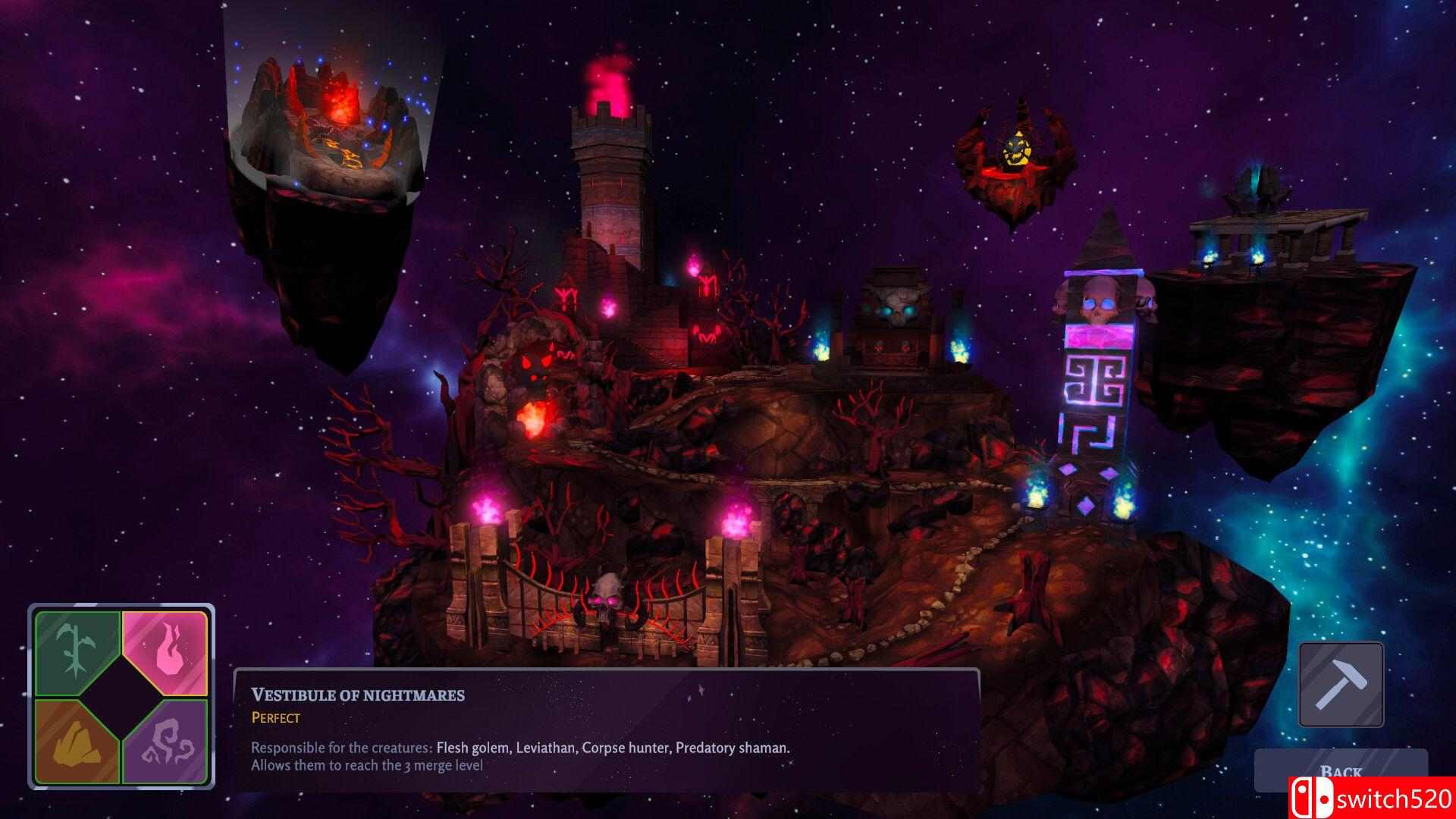Go back with the Back button
This screenshot has height=819, width=1456.
pyautogui.click(x=1340, y=771)
